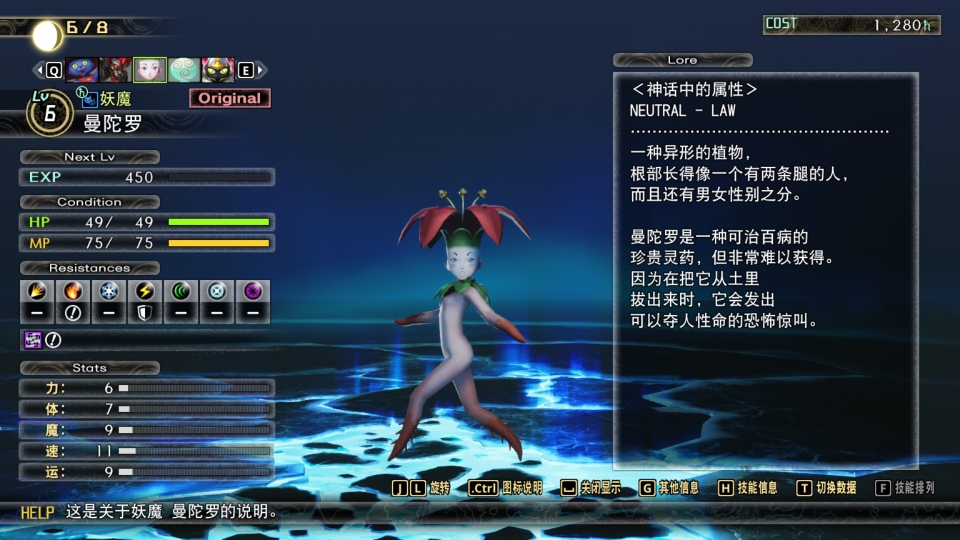960x540 pixels.
Task: Click the physical resistance icon
Action: 37,292
